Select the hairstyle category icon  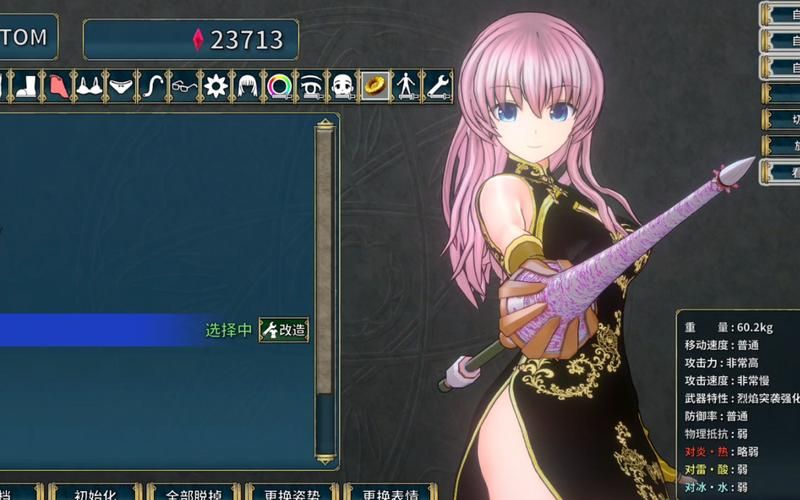click(x=246, y=86)
